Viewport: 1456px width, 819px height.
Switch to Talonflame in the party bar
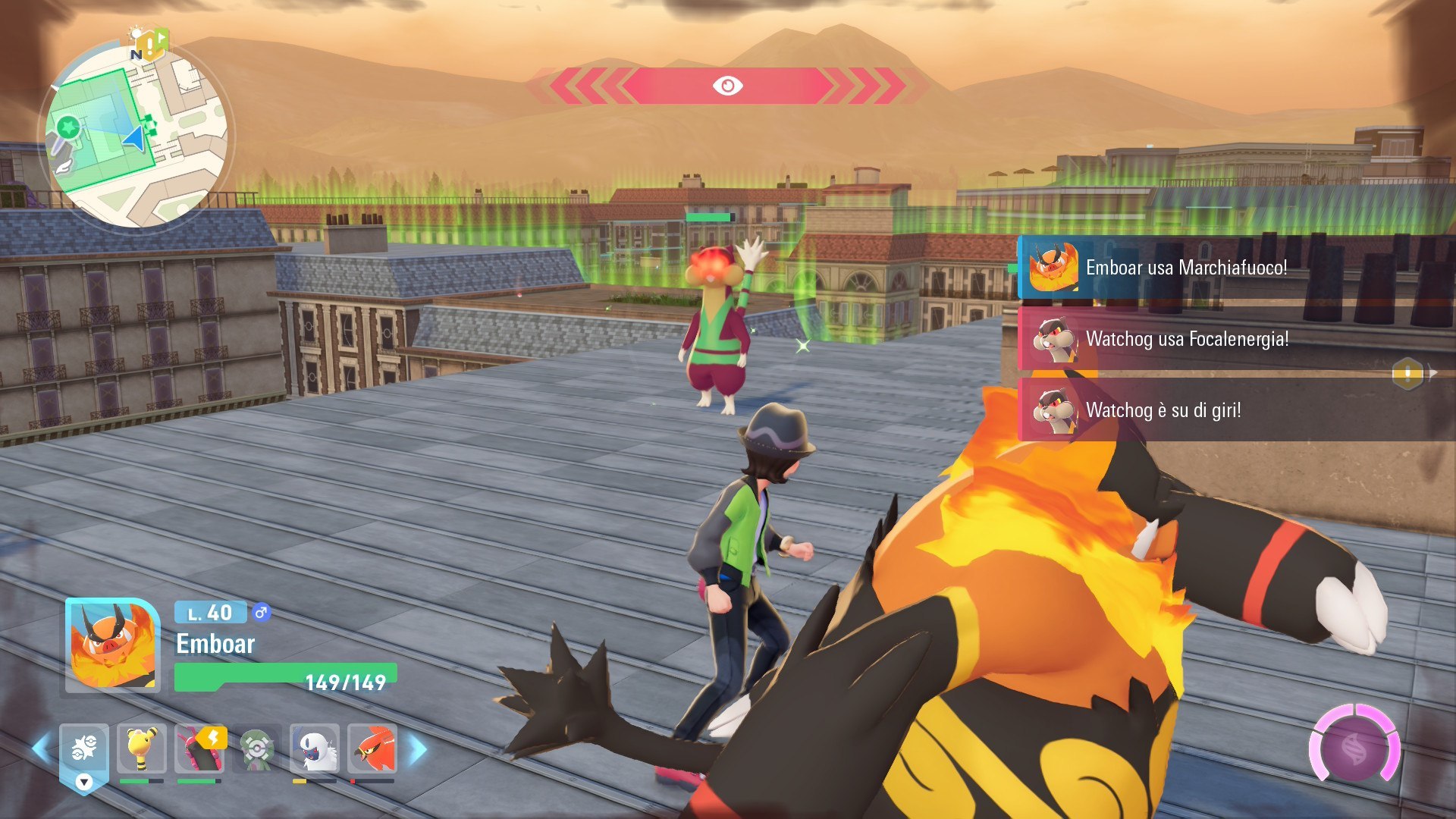(x=372, y=749)
